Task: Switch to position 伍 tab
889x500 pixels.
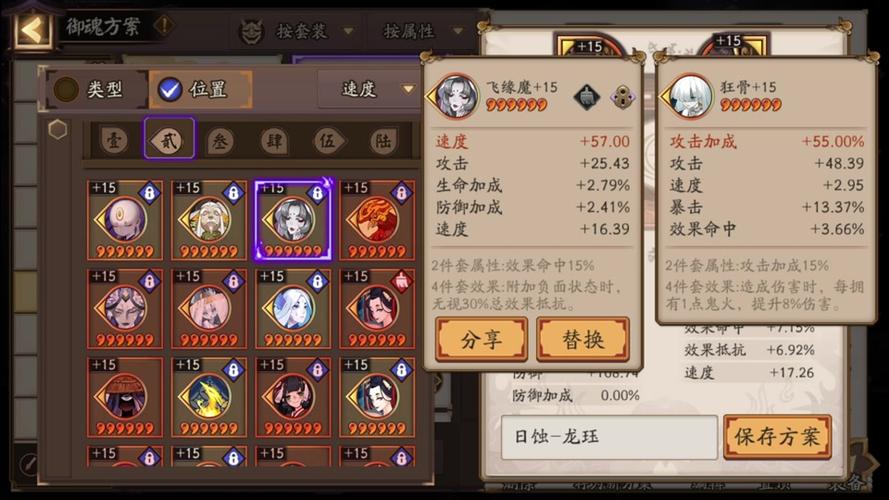Action: click(328, 141)
